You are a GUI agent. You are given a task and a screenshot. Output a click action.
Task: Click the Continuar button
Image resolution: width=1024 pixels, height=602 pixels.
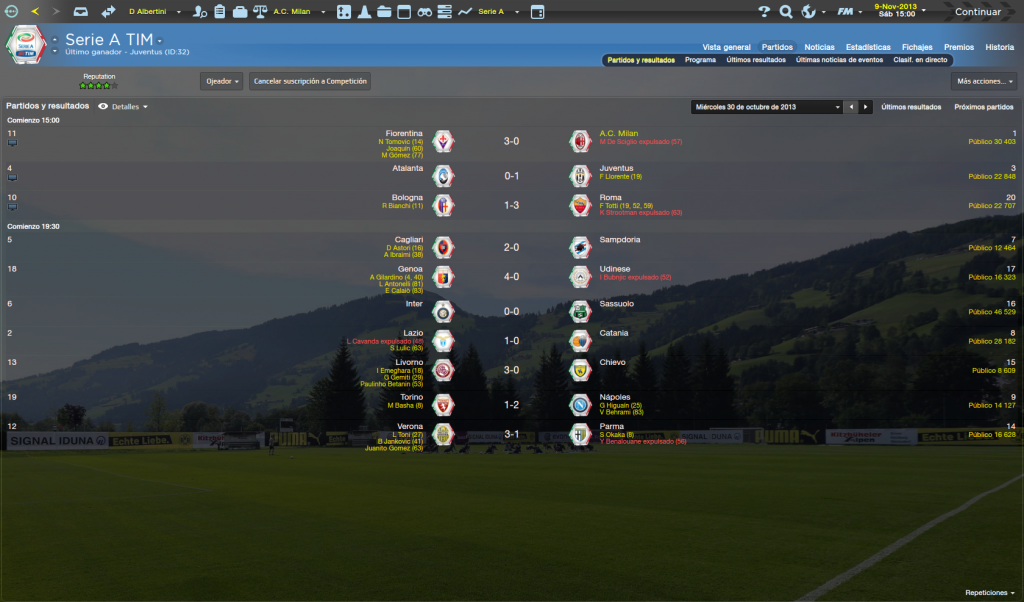[x=977, y=12]
